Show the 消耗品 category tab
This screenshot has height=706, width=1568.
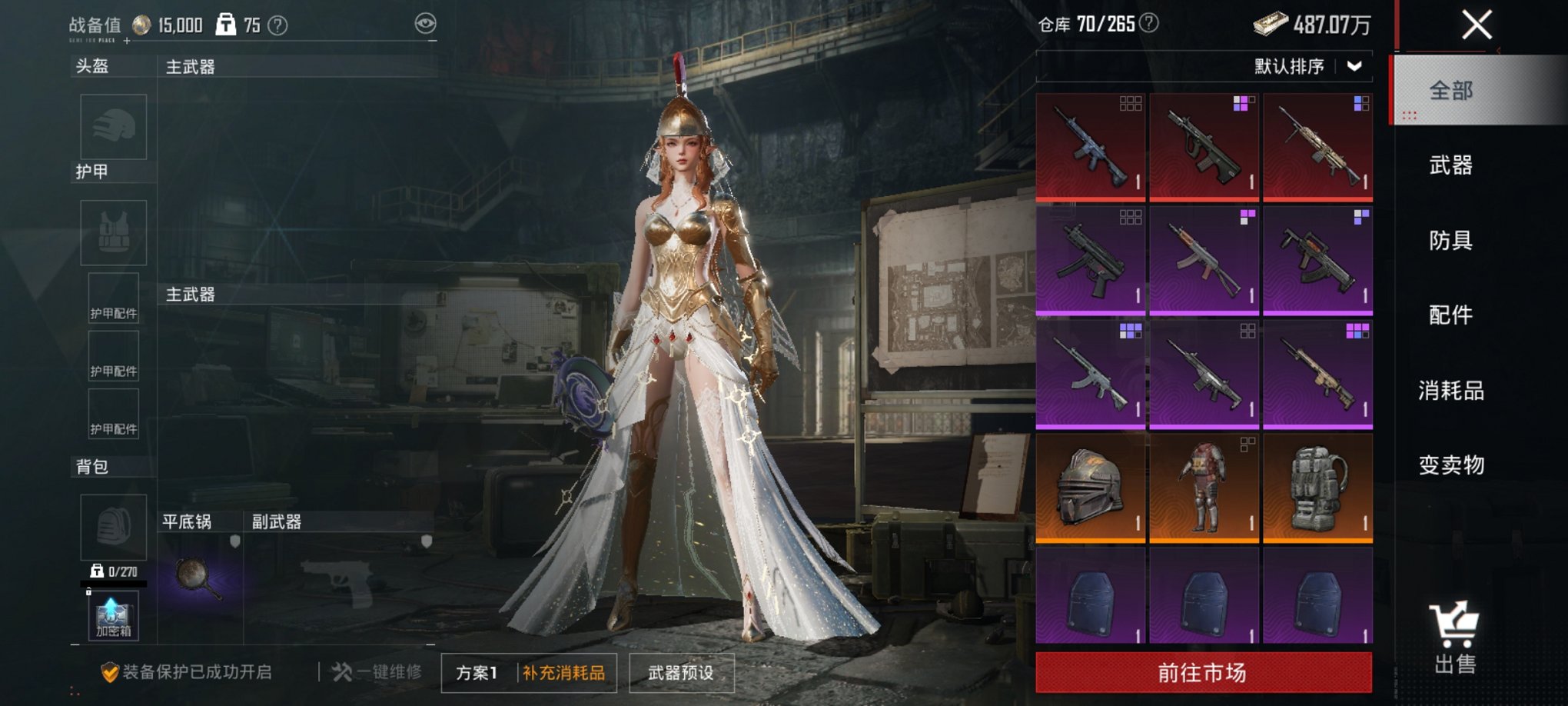[x=1450, y=391]
